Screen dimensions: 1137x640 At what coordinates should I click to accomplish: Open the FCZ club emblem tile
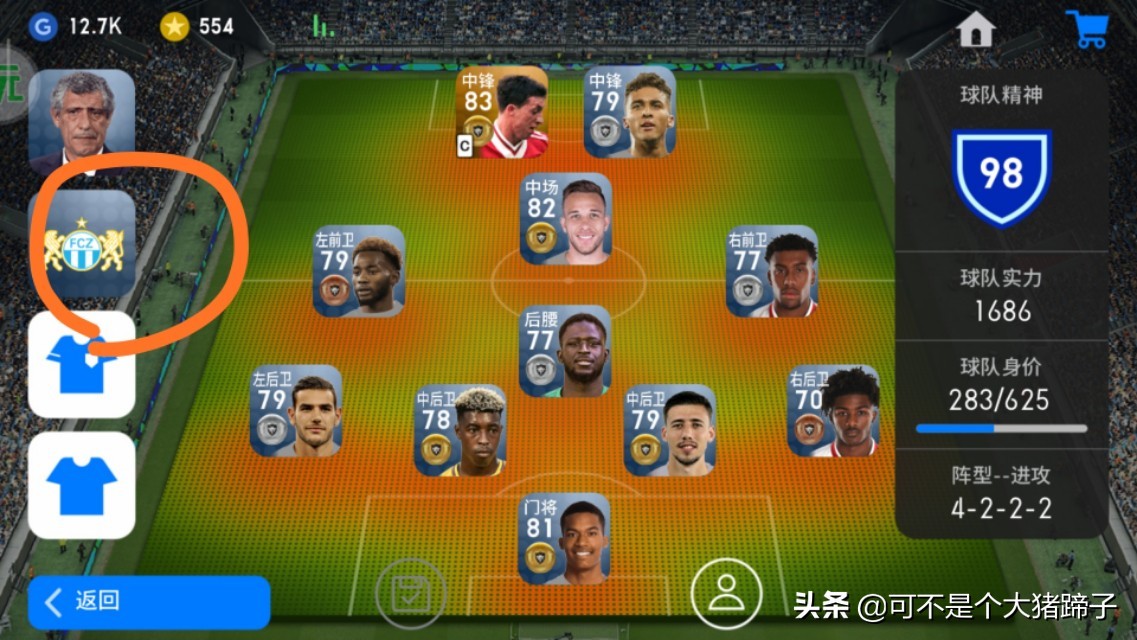pos(81,244)
